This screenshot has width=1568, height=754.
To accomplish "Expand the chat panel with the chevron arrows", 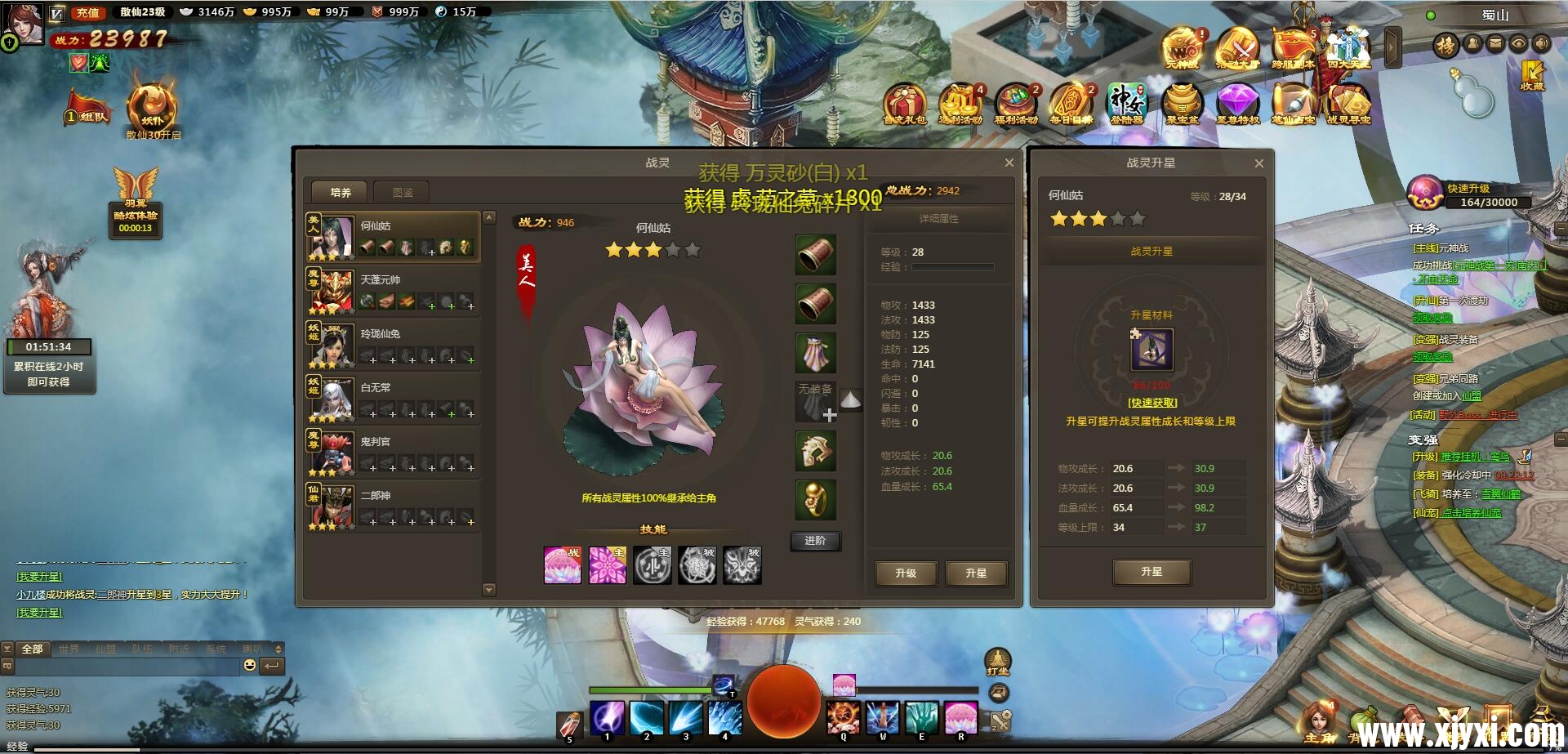I will point(278,649).
